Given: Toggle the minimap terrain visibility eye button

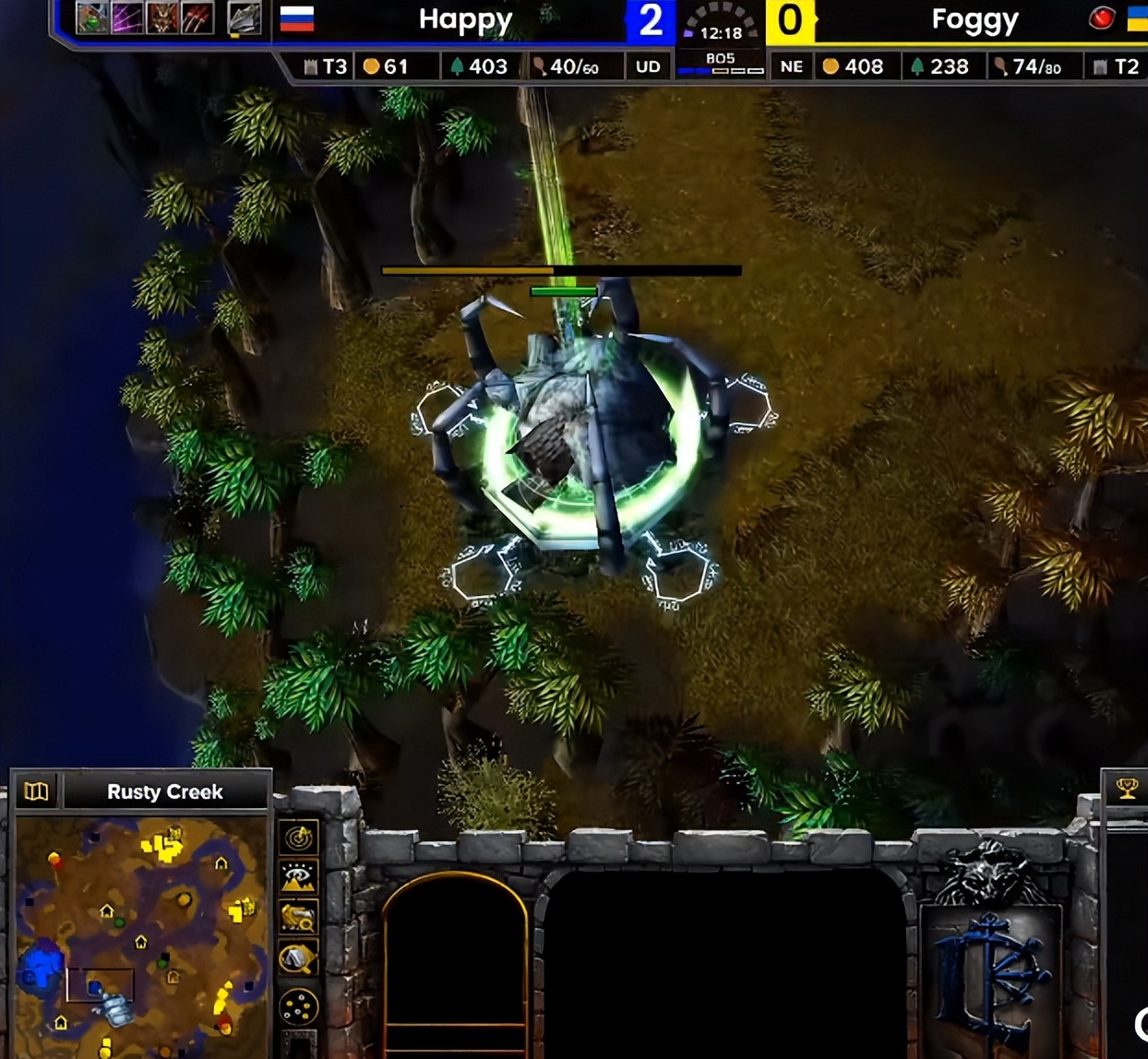Looking at the screenshot, I should (299, 877).
